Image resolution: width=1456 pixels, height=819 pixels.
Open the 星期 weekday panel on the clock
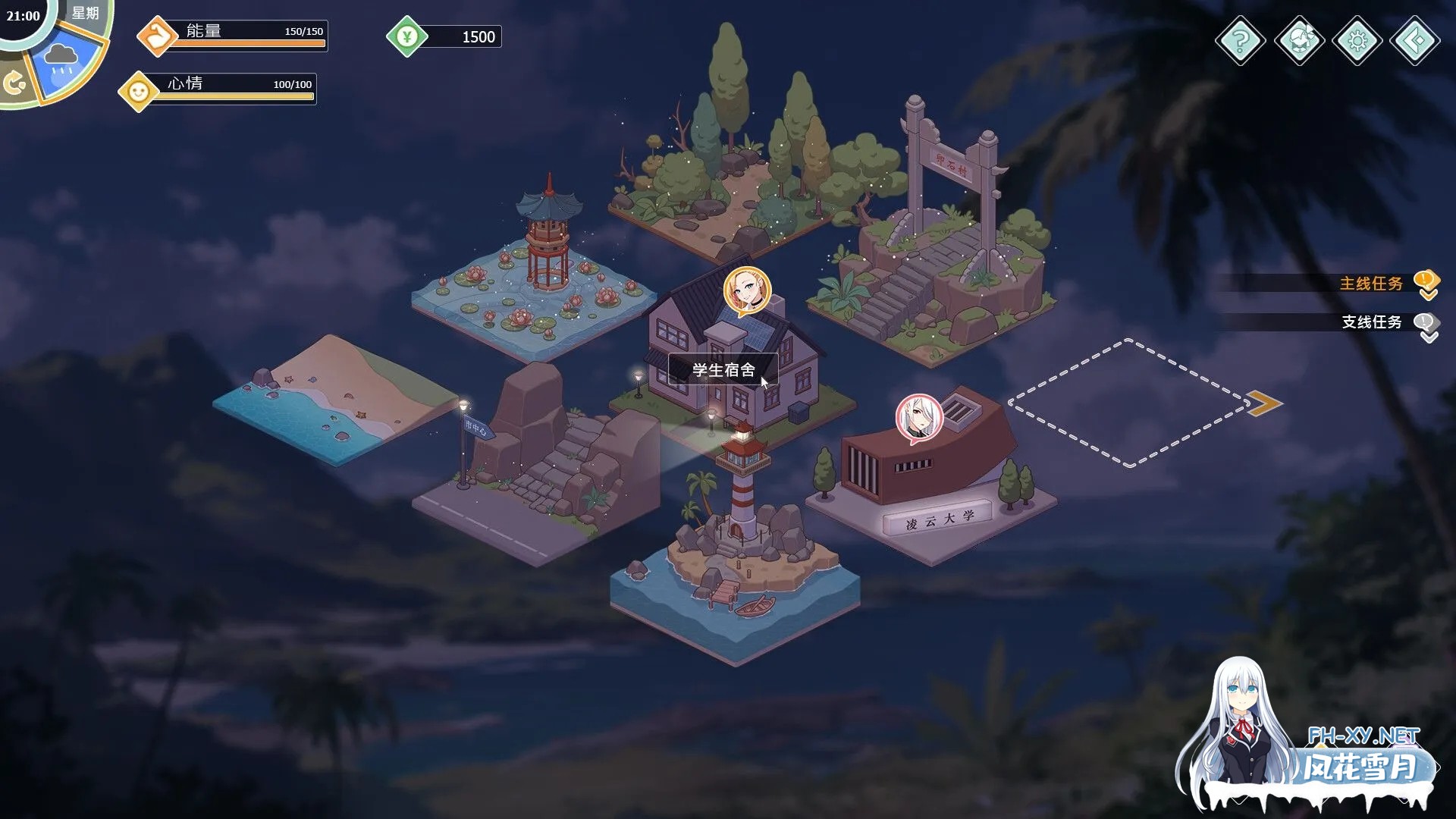85,13
